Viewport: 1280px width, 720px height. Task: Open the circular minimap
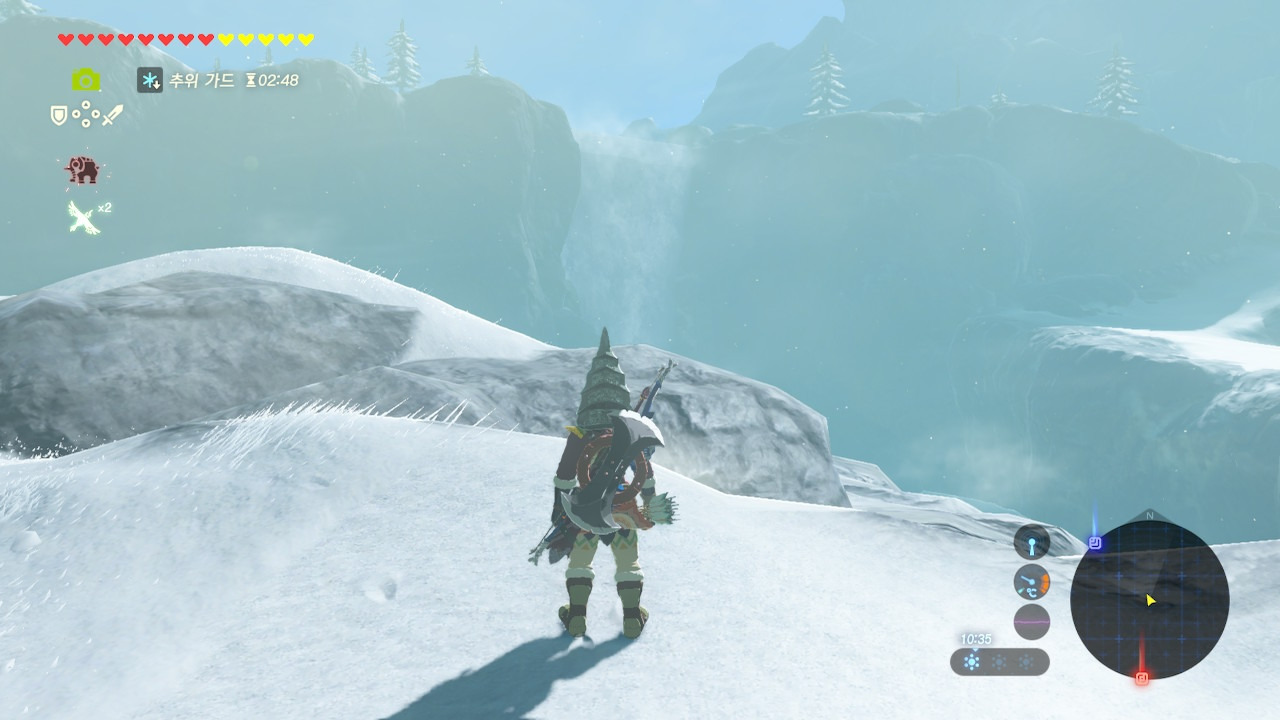pos(1149,600)
